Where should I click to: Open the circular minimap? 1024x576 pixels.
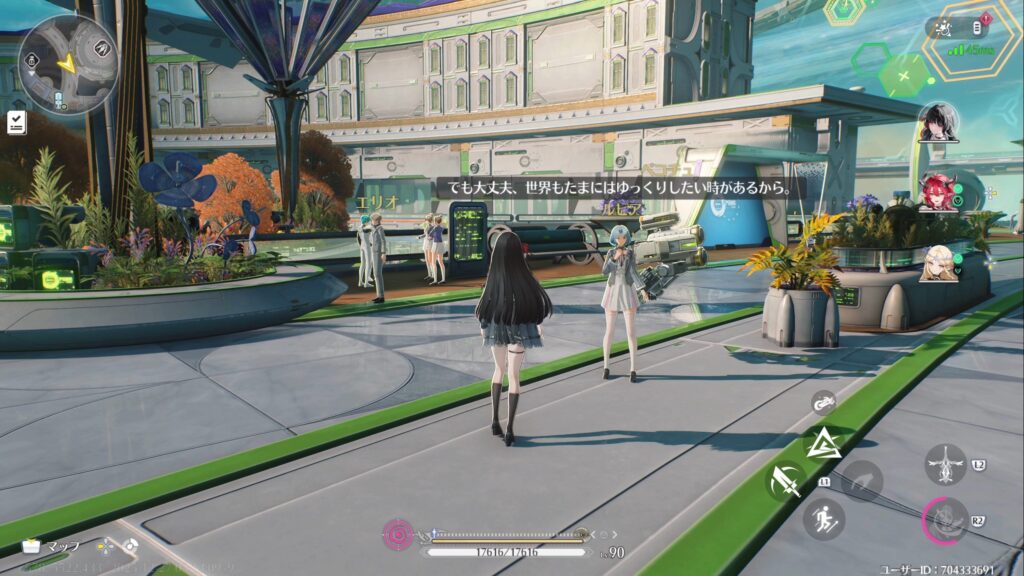coord(68,65)
